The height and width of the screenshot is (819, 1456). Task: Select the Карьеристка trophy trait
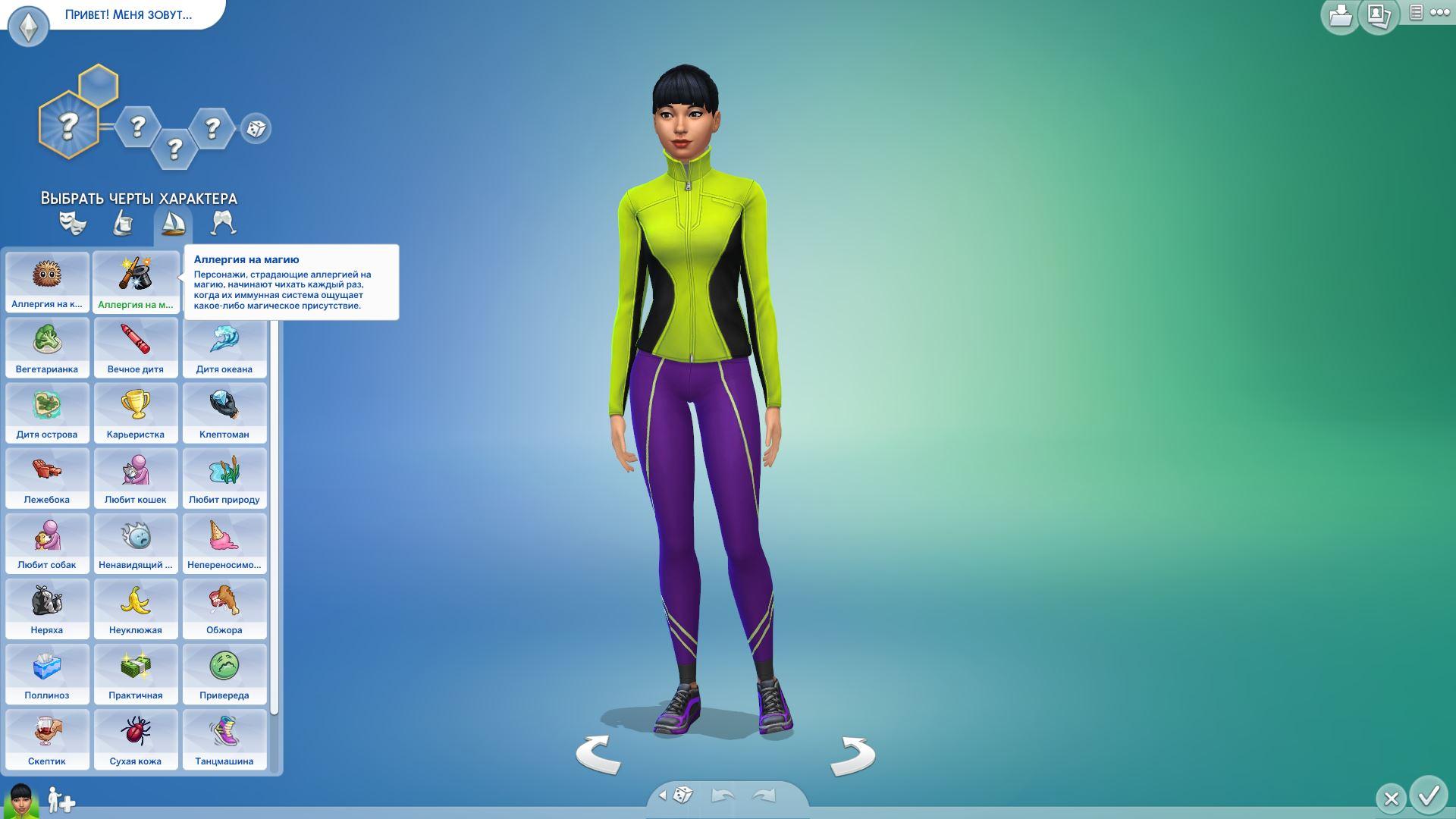(136, 412)
